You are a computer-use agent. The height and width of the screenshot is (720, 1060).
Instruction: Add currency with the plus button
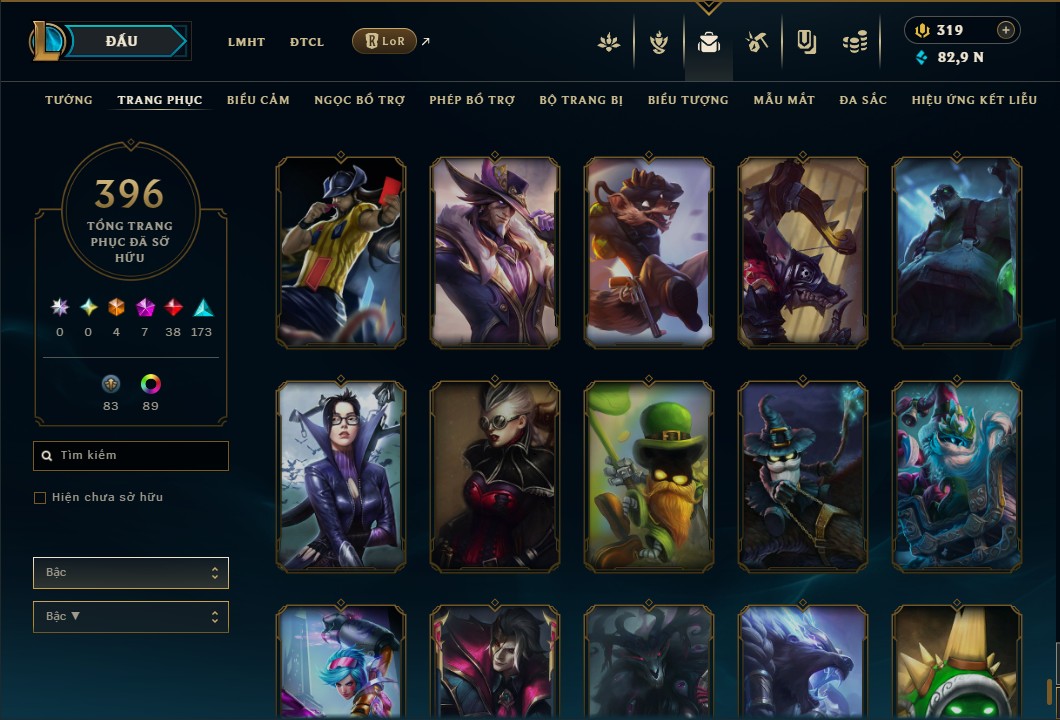pos(1006,30)
